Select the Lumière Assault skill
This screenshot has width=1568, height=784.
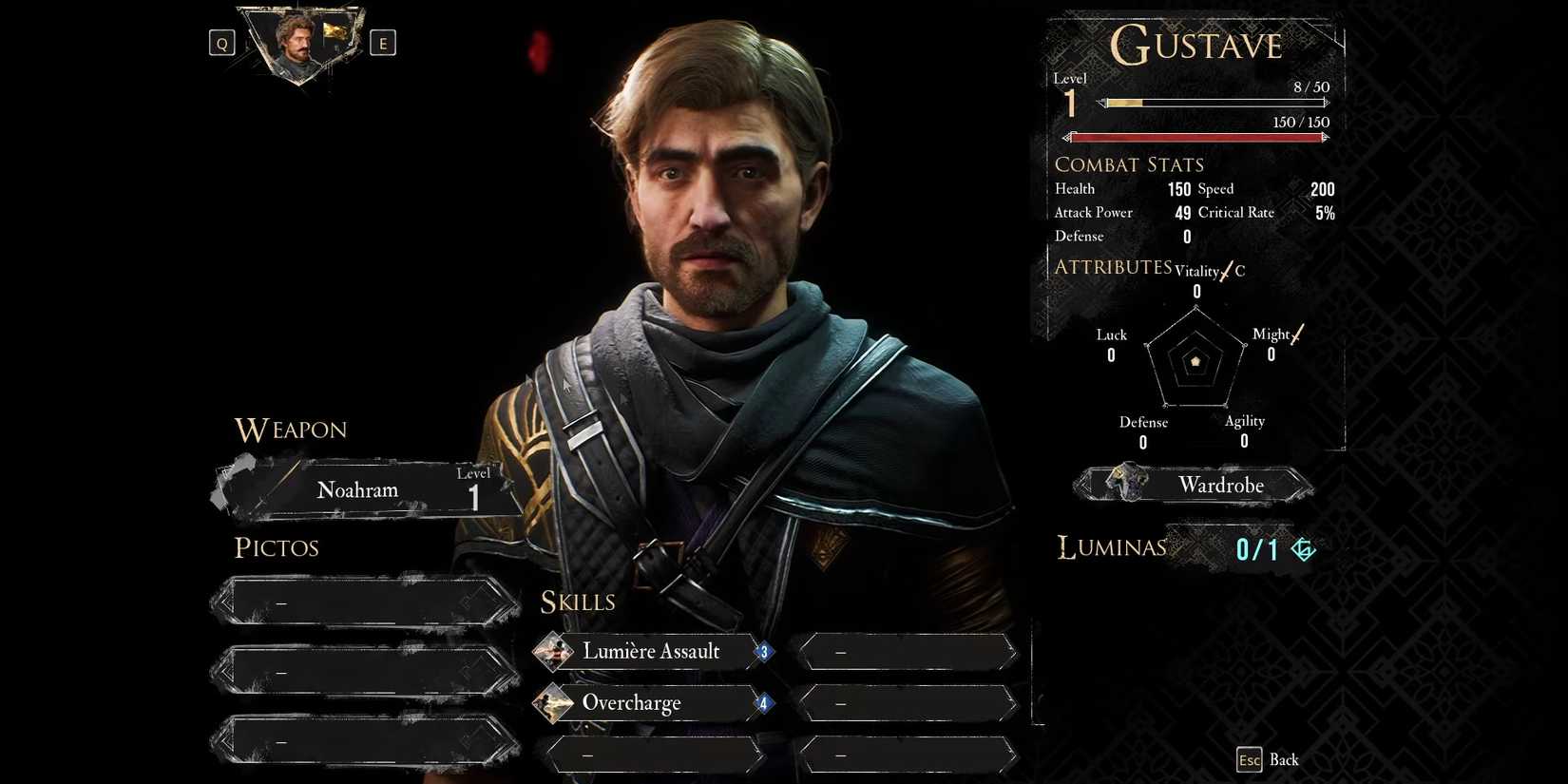pos(652,652)
